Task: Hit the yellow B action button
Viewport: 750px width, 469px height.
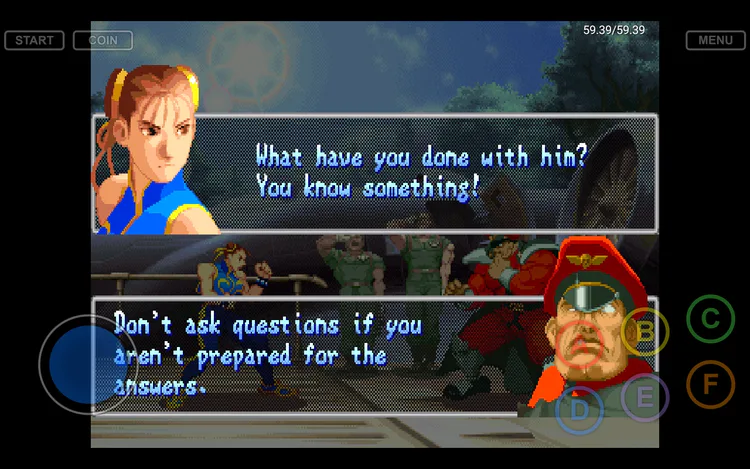Action: (x=645, y=331)
